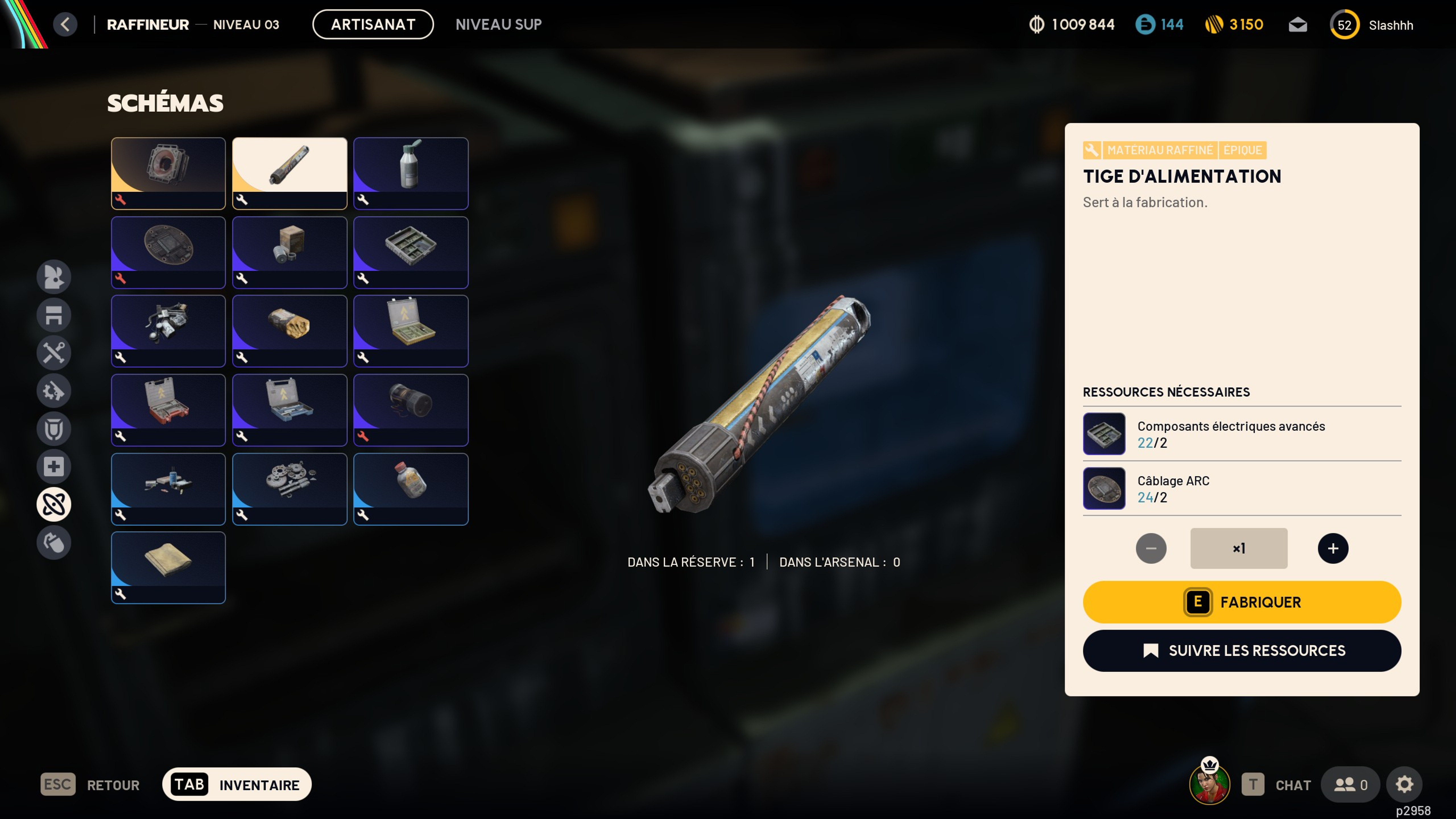Switch to the ARTISANAT tab
The image size is (1456, 819).
[373, 24]
